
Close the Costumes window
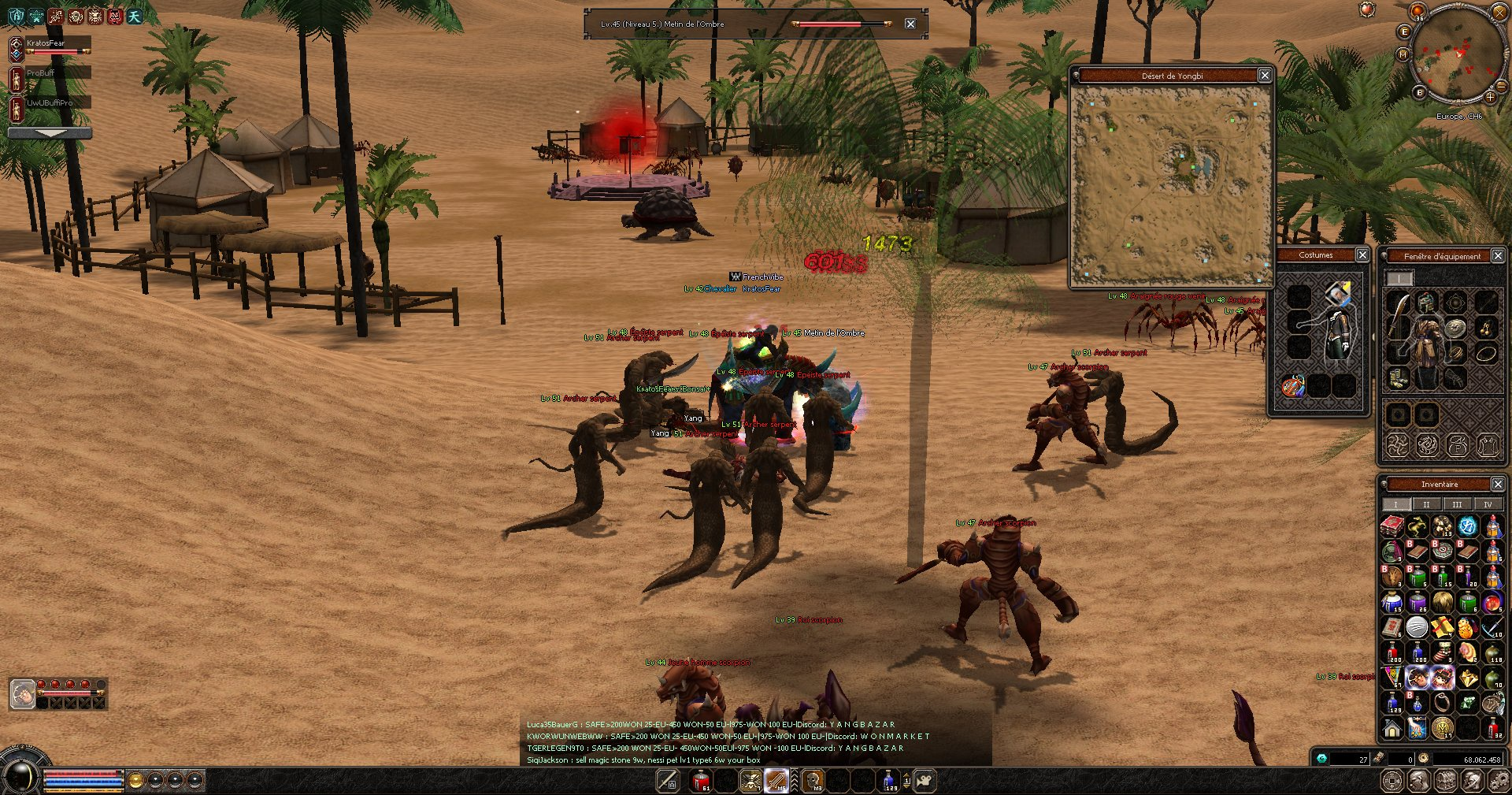coord(1362,254)
